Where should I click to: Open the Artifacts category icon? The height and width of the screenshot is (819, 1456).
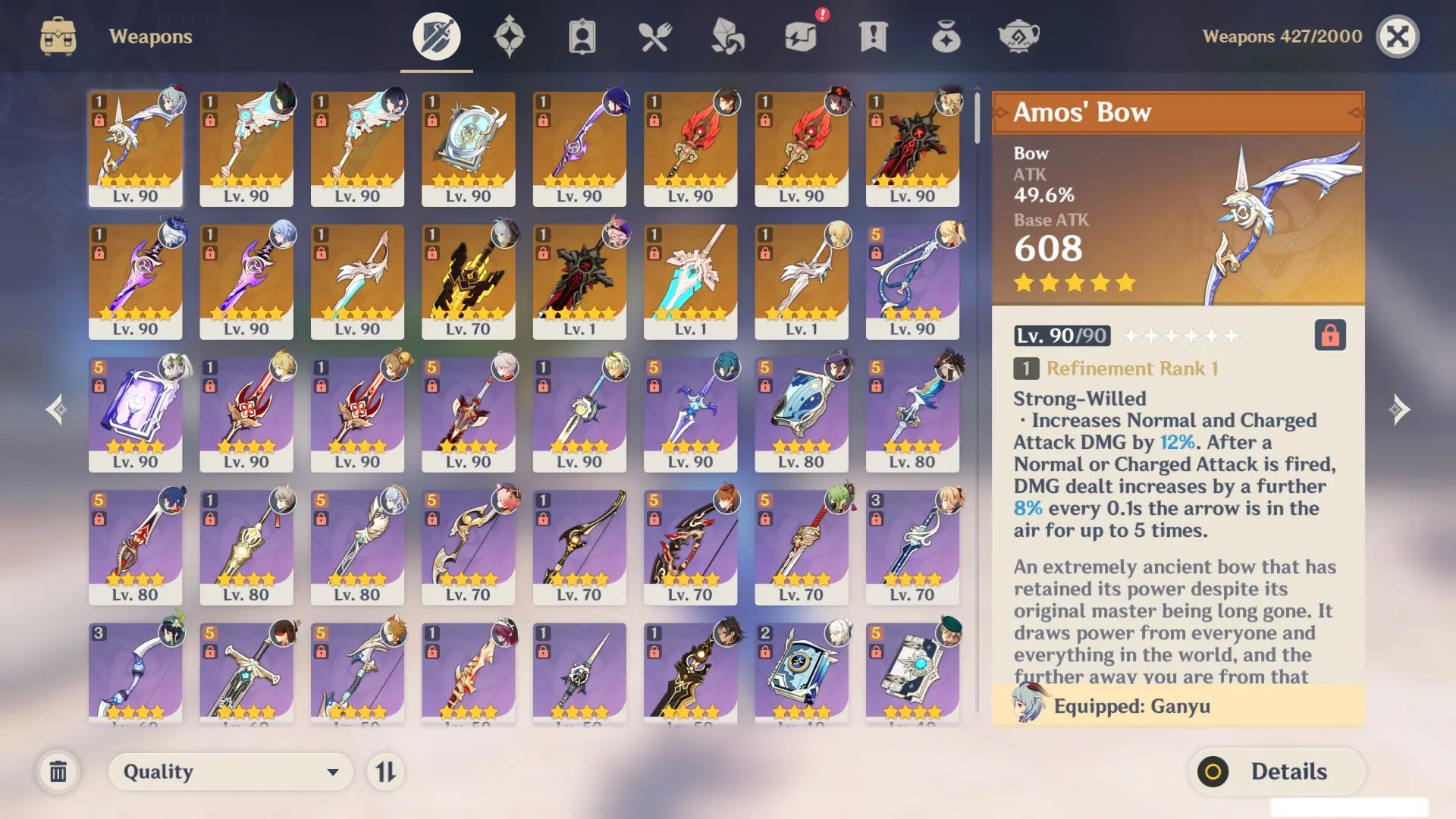510,35
